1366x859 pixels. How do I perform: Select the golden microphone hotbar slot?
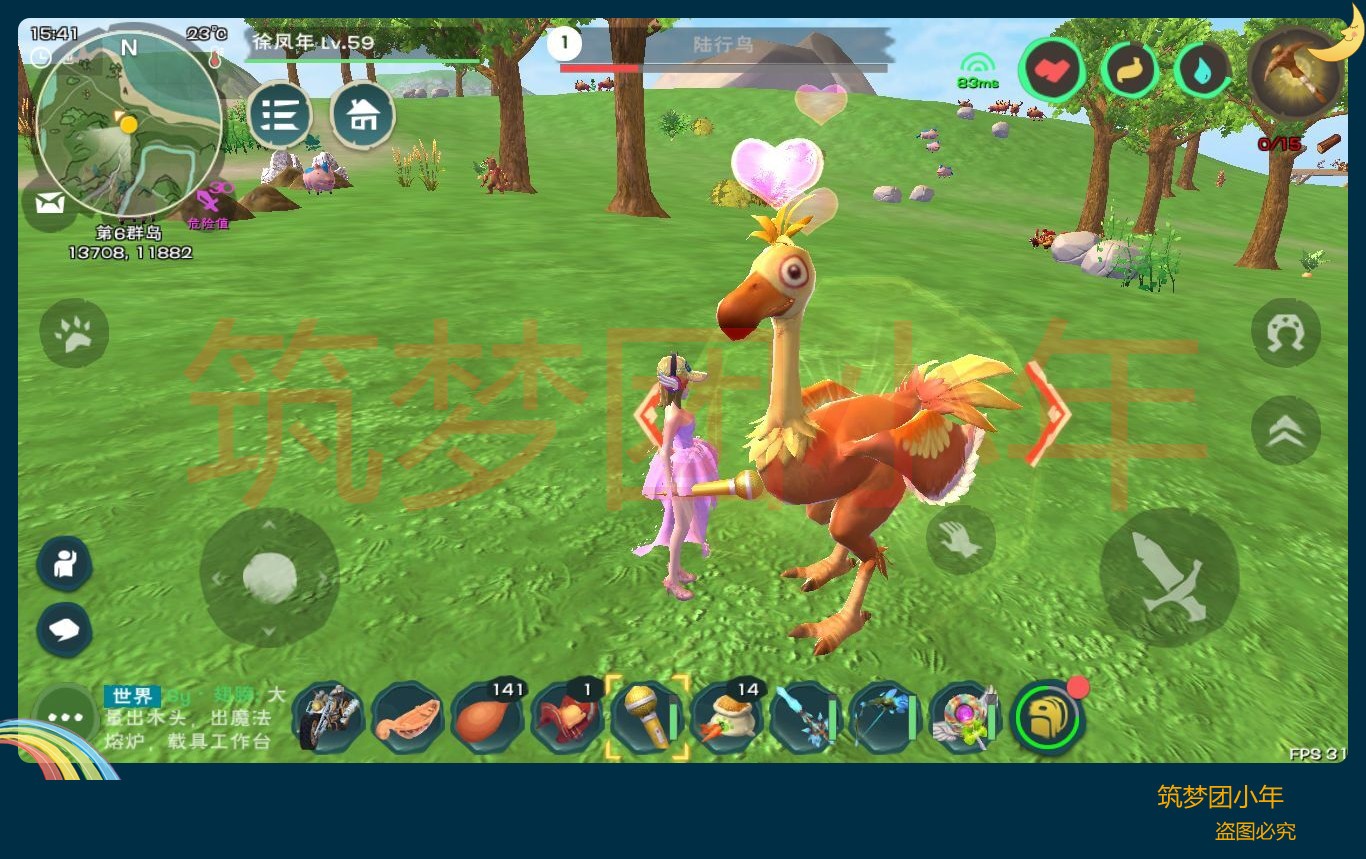647,717
